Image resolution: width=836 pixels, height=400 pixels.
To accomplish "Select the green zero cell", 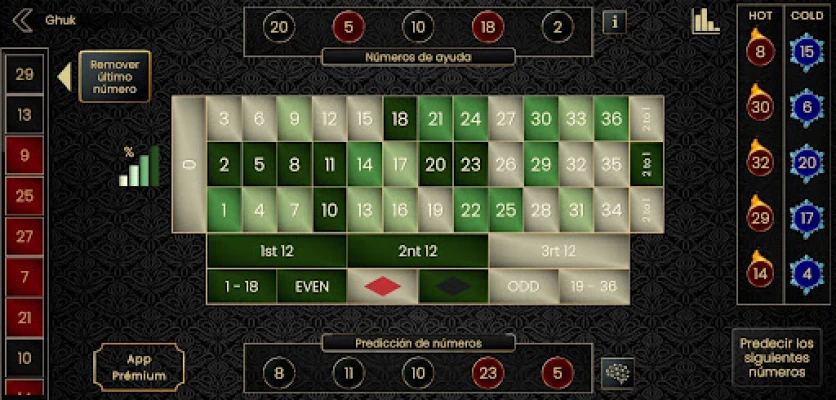I will coord(189,164).
